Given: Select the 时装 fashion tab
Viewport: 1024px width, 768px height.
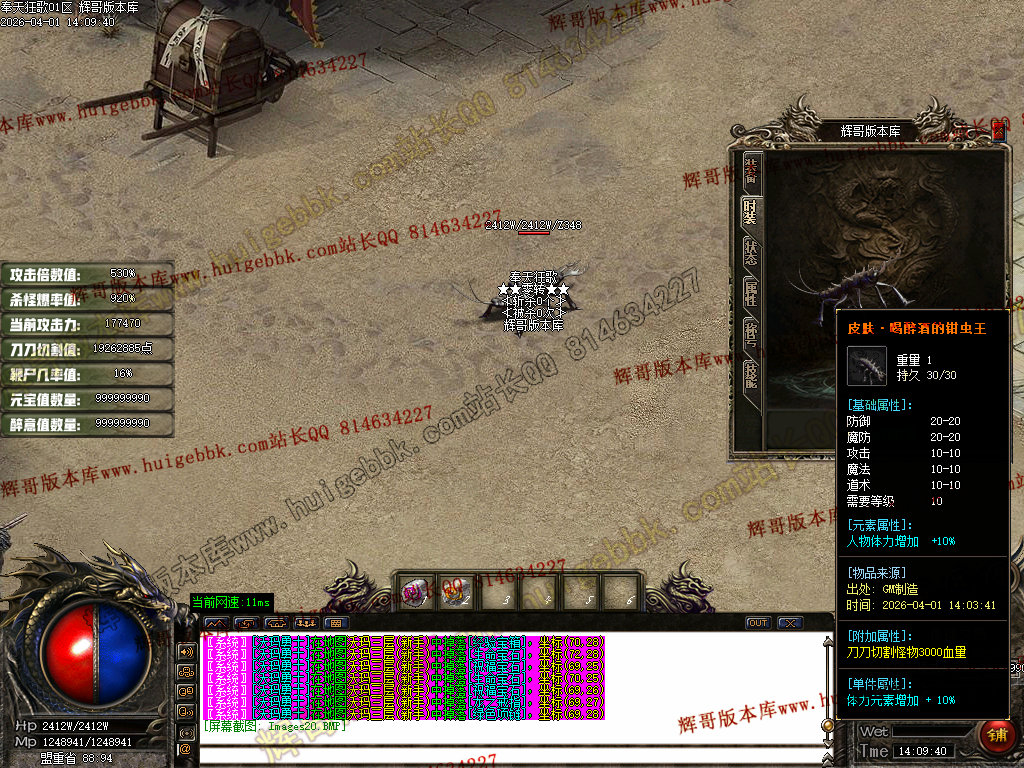Looking at the screenshot, I should [751, 210].
